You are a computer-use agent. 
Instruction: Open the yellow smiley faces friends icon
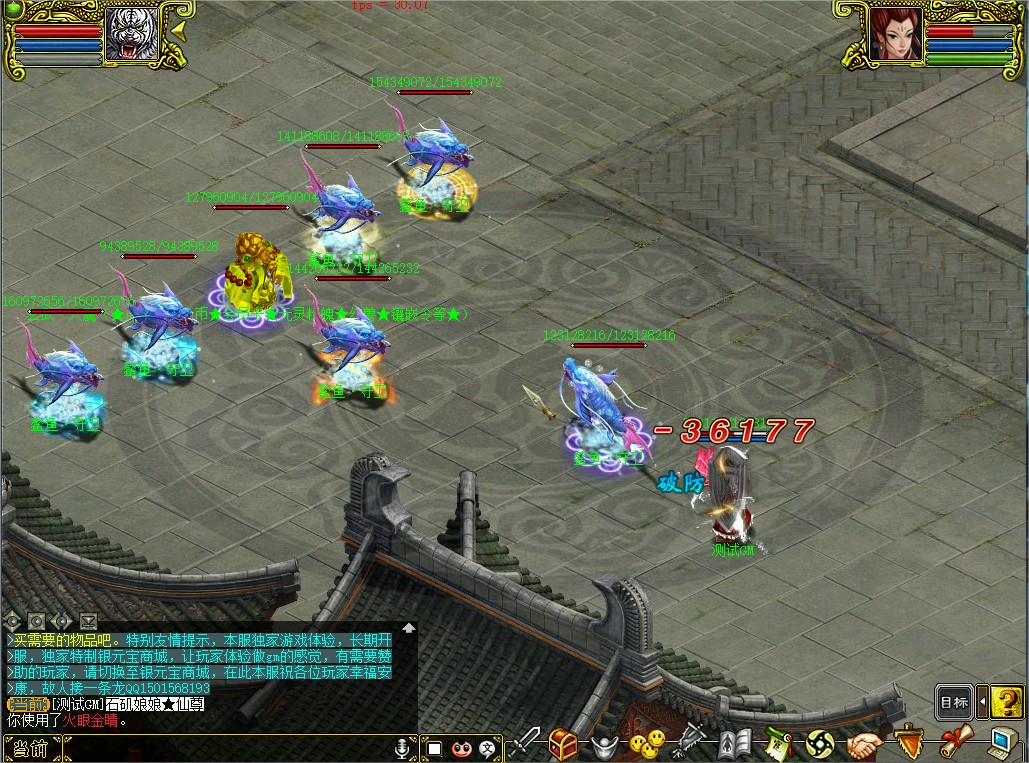tap(646, 744)
